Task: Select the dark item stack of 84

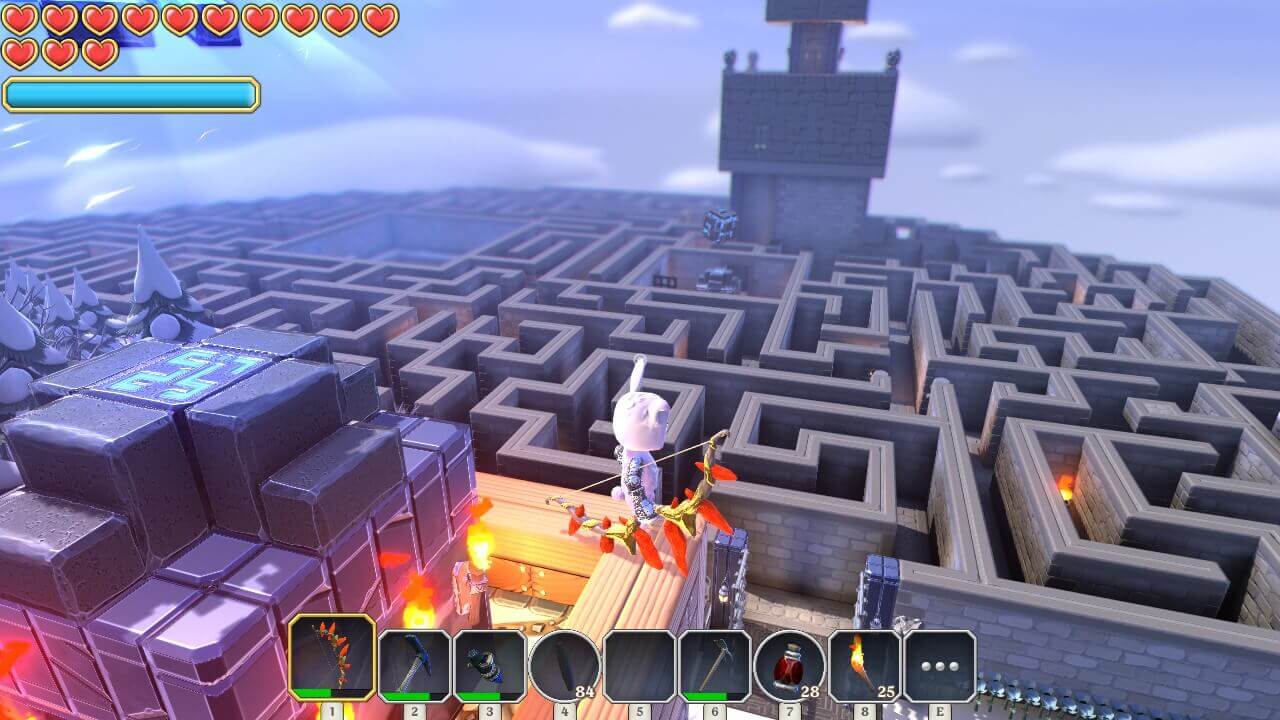Action: click(x=564, y=665)
